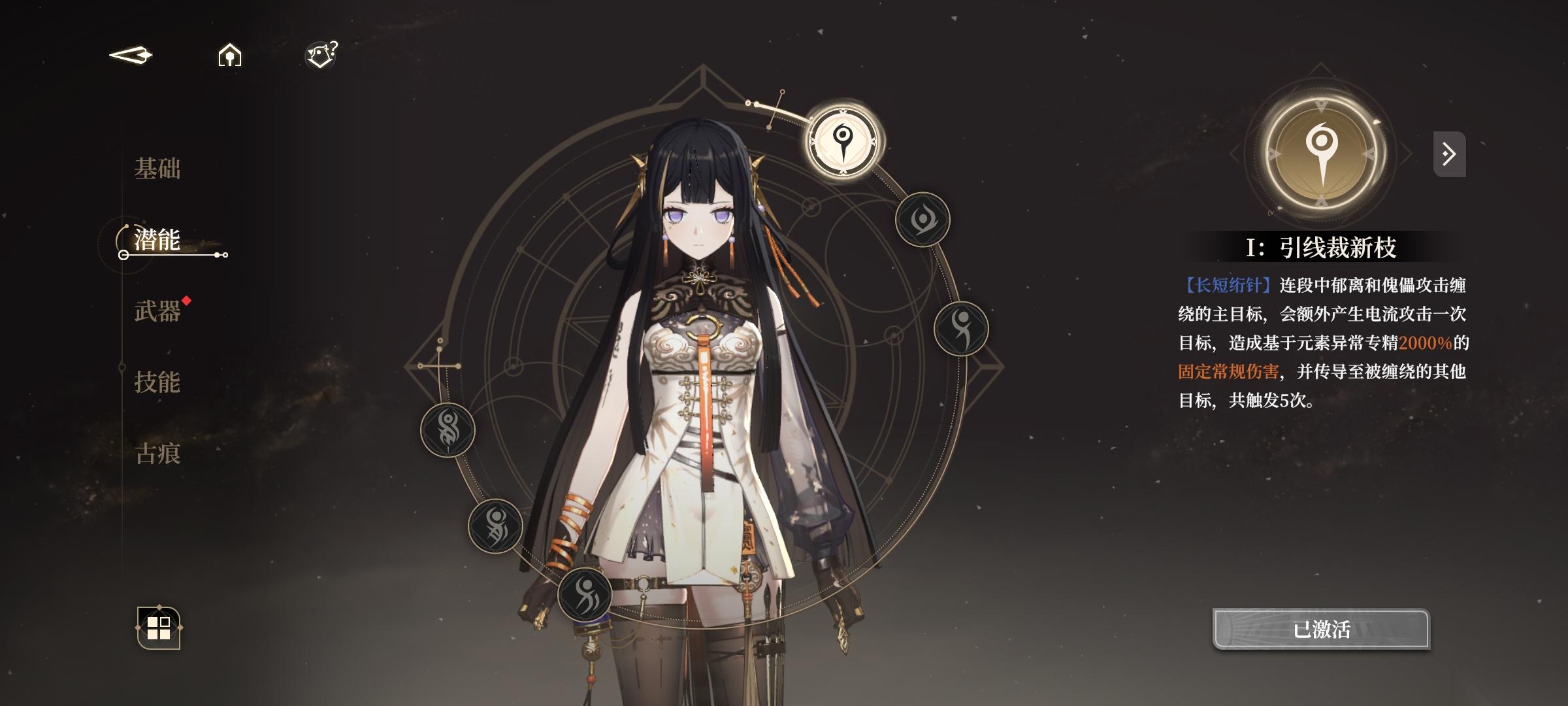Show the 技能 tab
This screenshot has width=1568, height=706.
pos(157,382)
